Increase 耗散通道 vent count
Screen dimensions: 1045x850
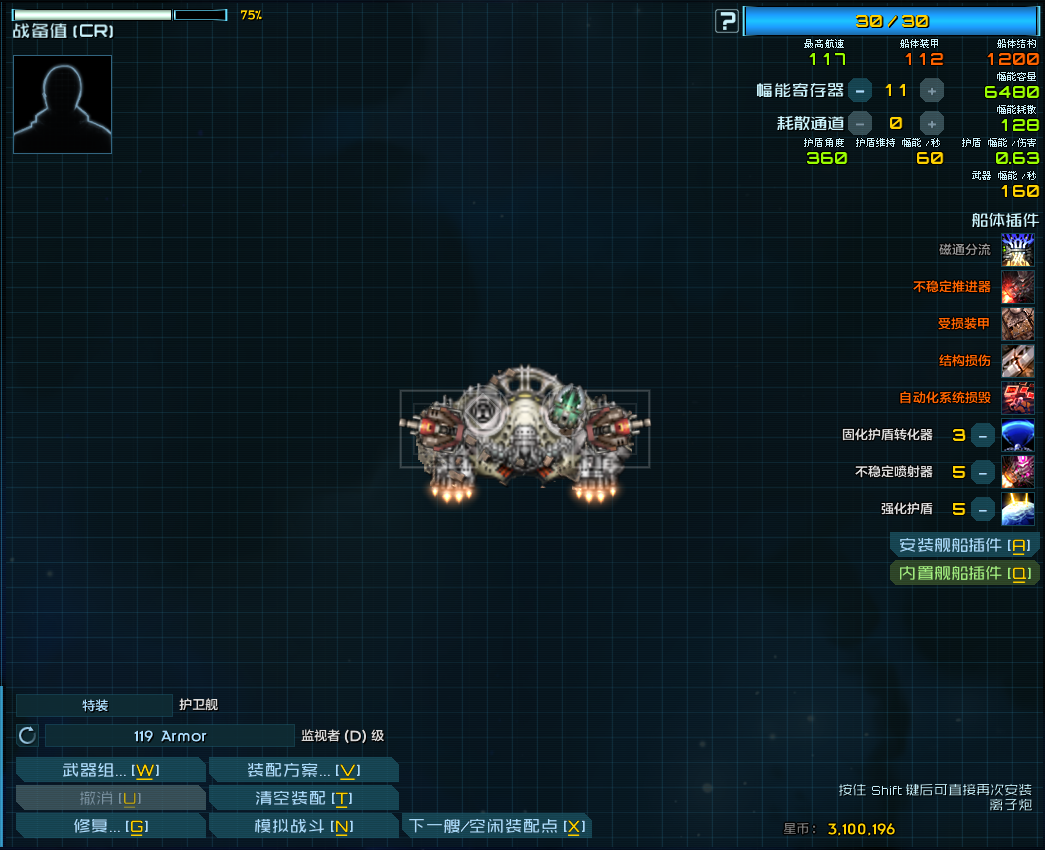coord(931,124)
